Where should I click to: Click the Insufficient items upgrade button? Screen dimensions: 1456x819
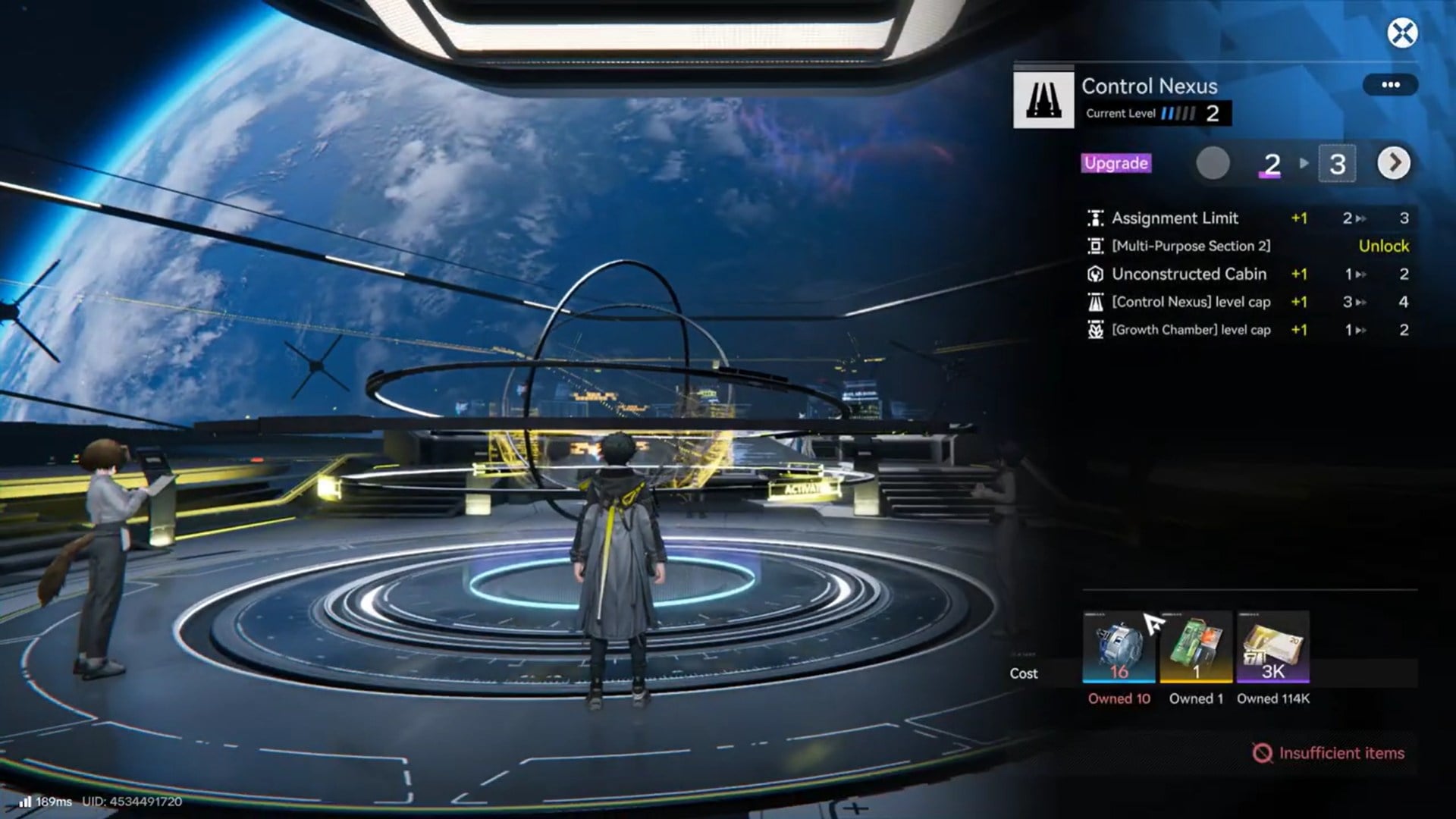(x=1329, y=753)
